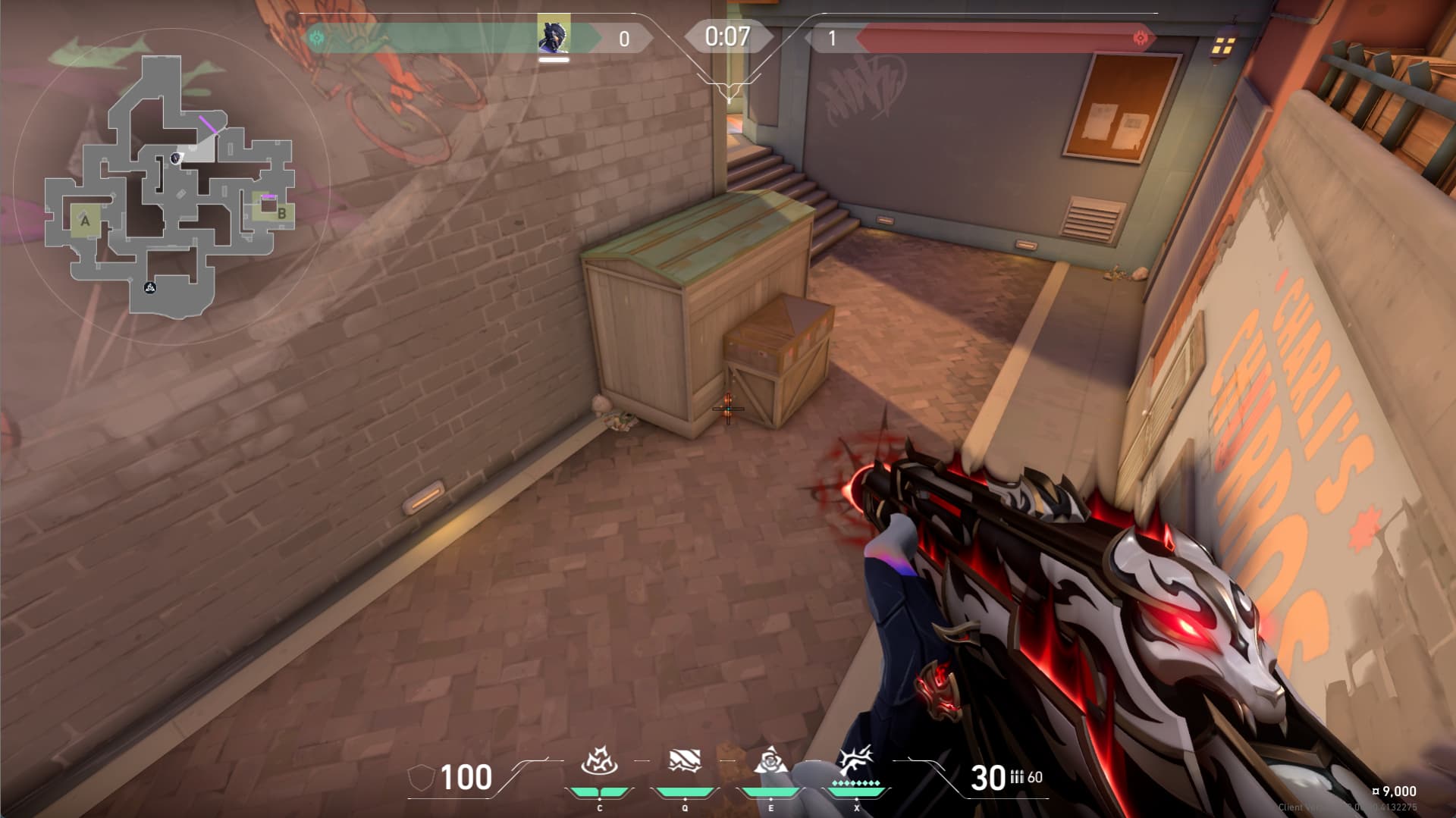Click the minimap in the corner
Image resolution: width=1456 pixels, height=818 pixels.
170,186
